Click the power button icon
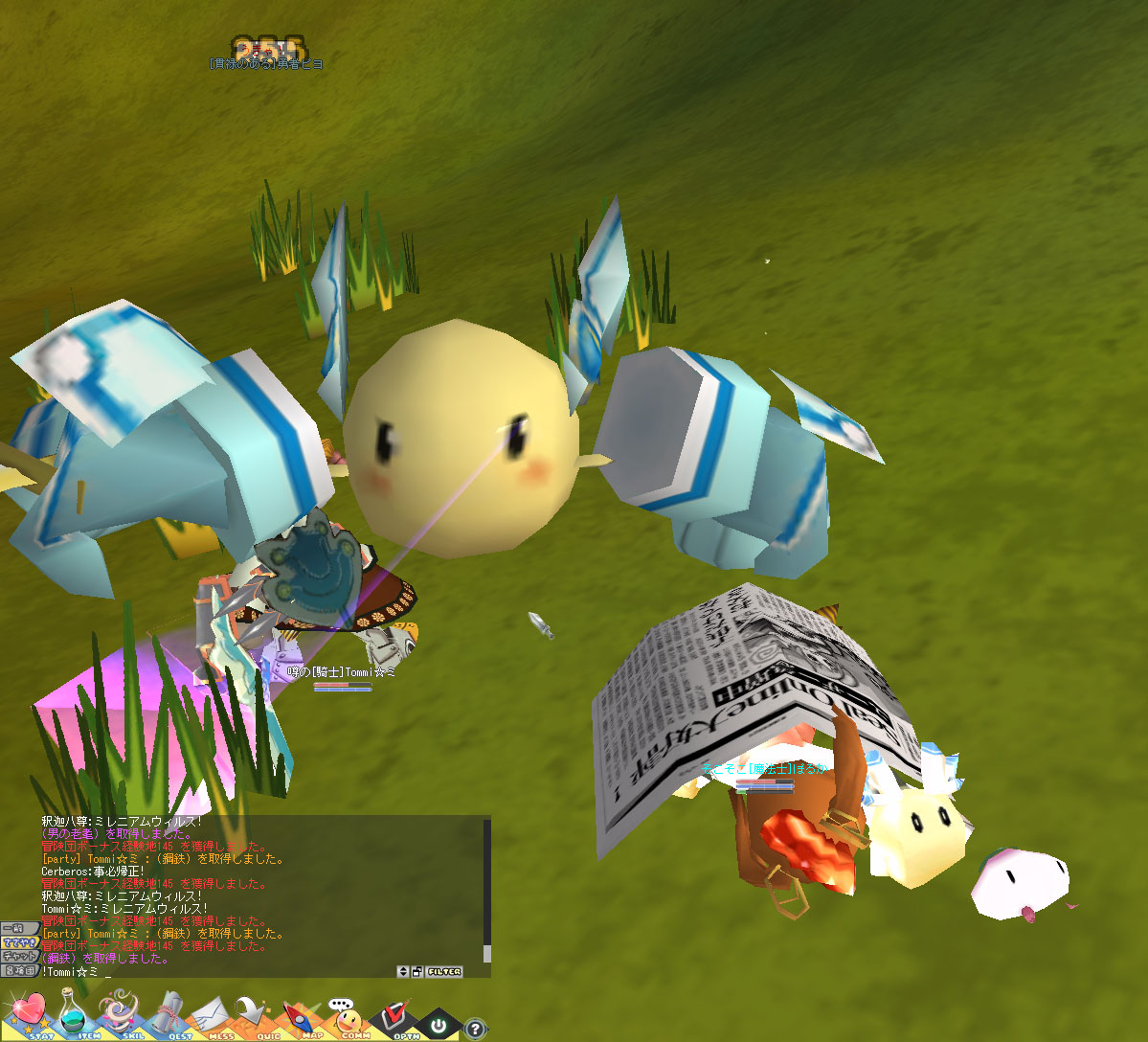Viewport: 1148px width, 1042px height. click(439, 1025)
